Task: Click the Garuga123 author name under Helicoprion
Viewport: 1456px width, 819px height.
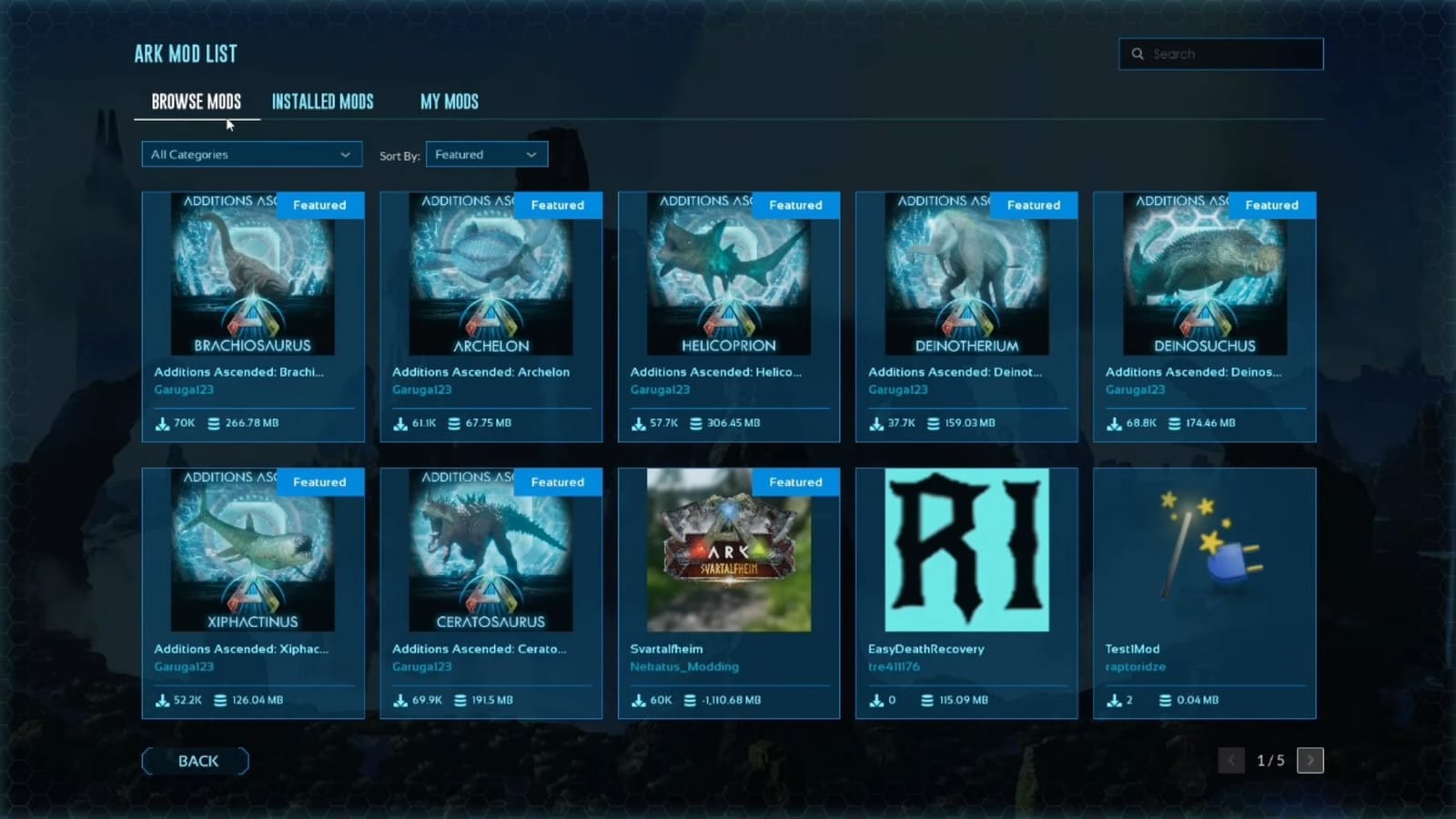Action: (658, 389)
